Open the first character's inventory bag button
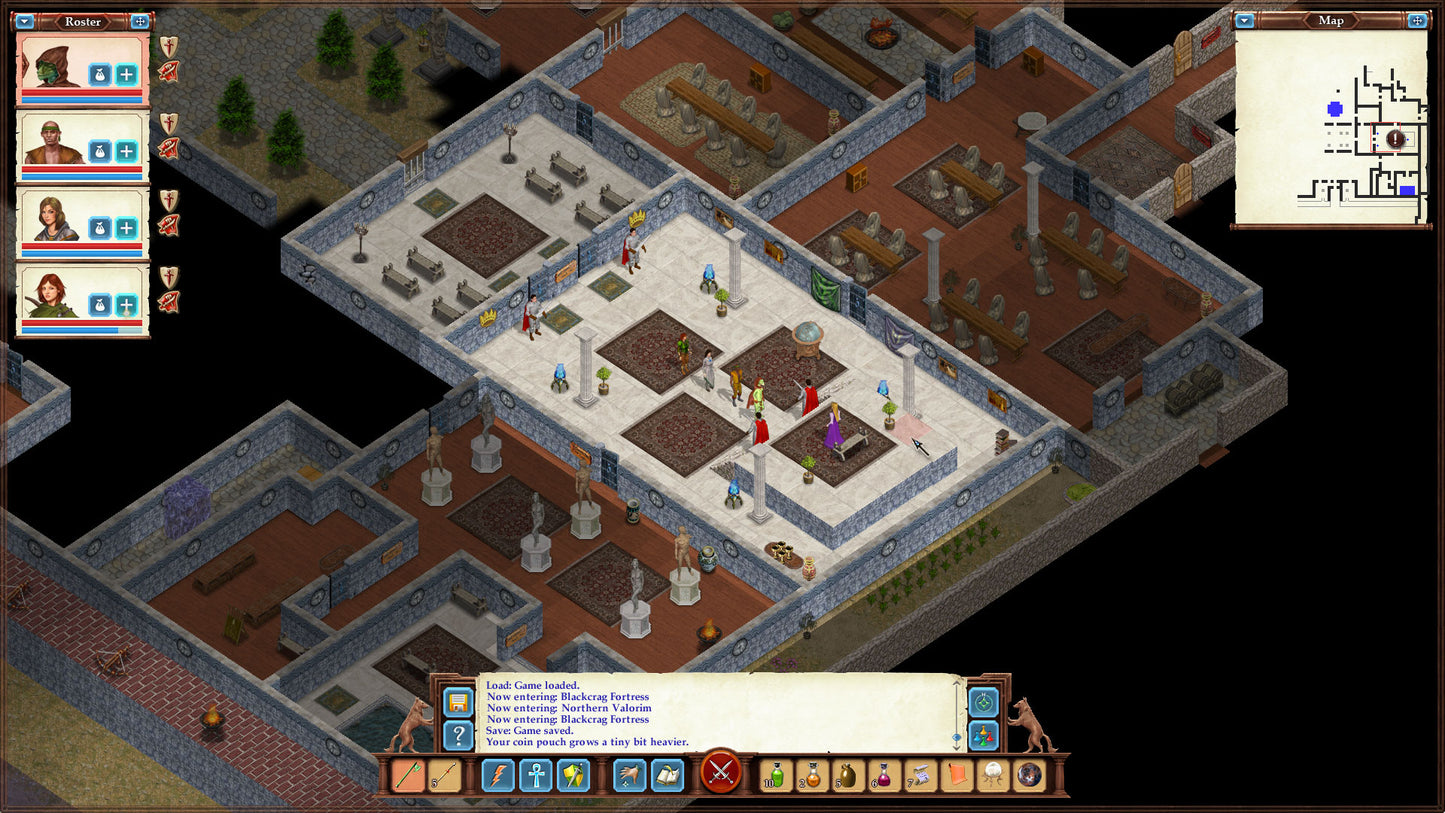 pyautogui.click(x=100, y=74)
